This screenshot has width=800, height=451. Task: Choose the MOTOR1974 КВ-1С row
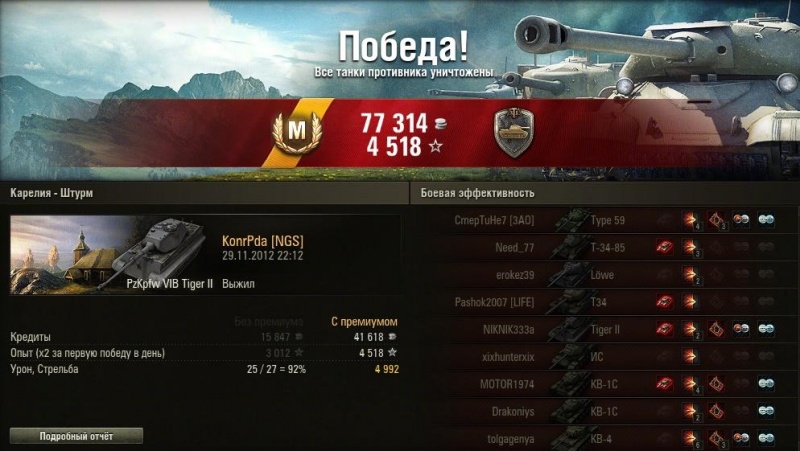pos(600,382)
